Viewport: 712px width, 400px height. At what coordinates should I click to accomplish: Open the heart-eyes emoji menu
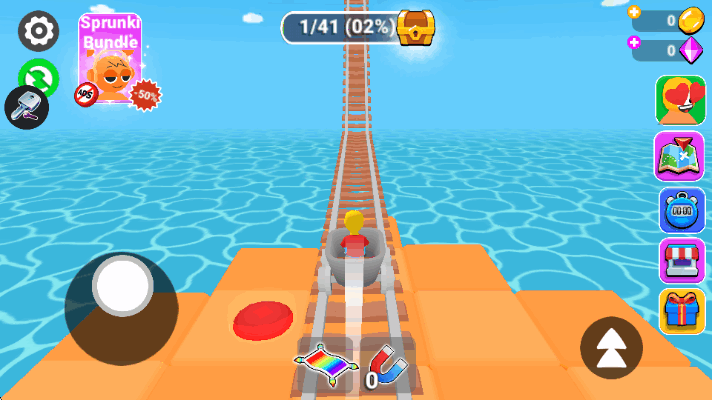680,100
